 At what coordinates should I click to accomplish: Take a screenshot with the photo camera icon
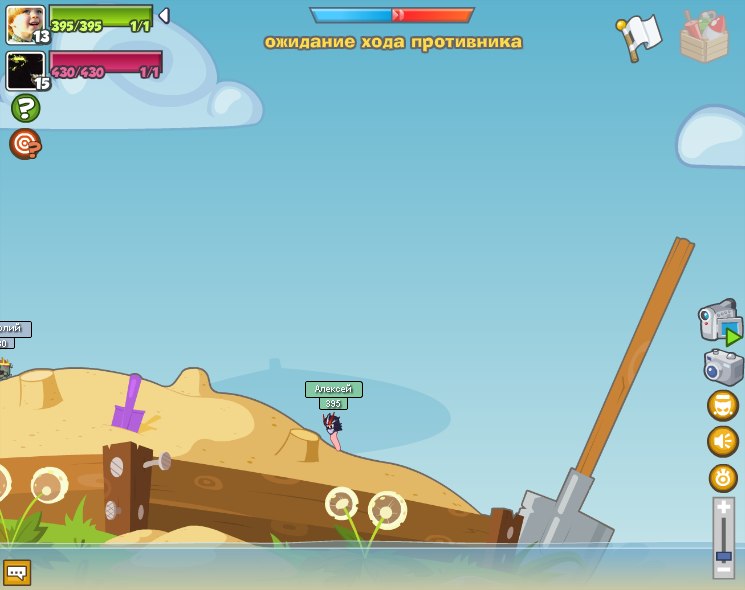pyautogui.click(x=723, y=367)
